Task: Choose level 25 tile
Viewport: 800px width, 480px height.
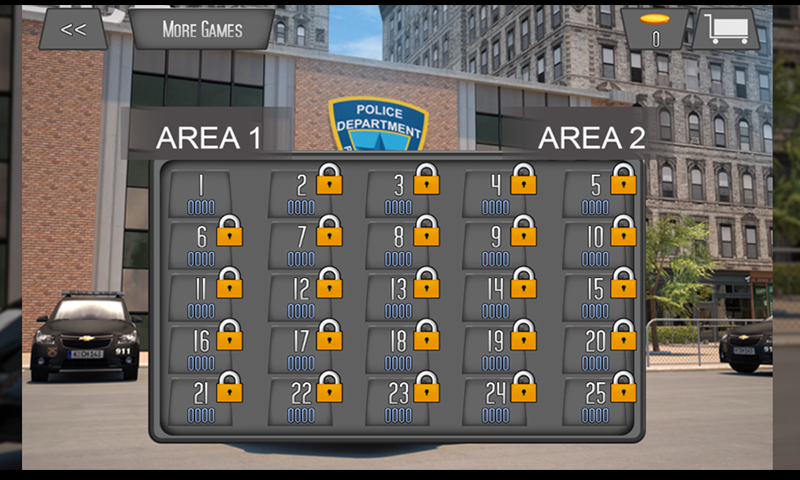Action: (x=597, y=400)
